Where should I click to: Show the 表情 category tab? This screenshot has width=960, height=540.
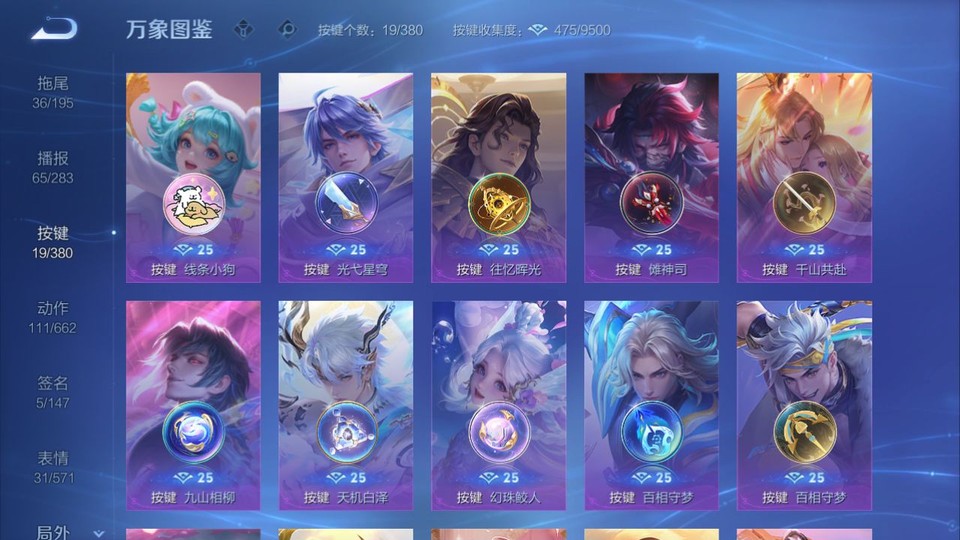[53, 466]
